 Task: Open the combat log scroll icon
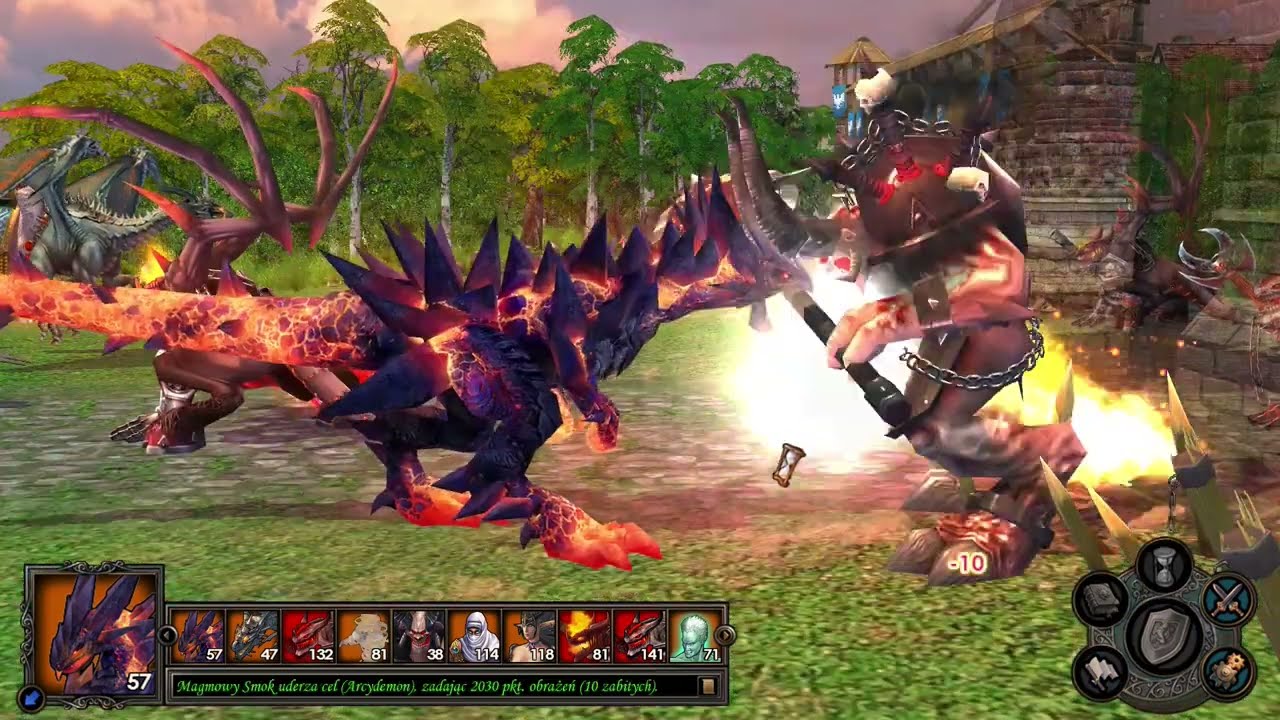click(708, 686)
